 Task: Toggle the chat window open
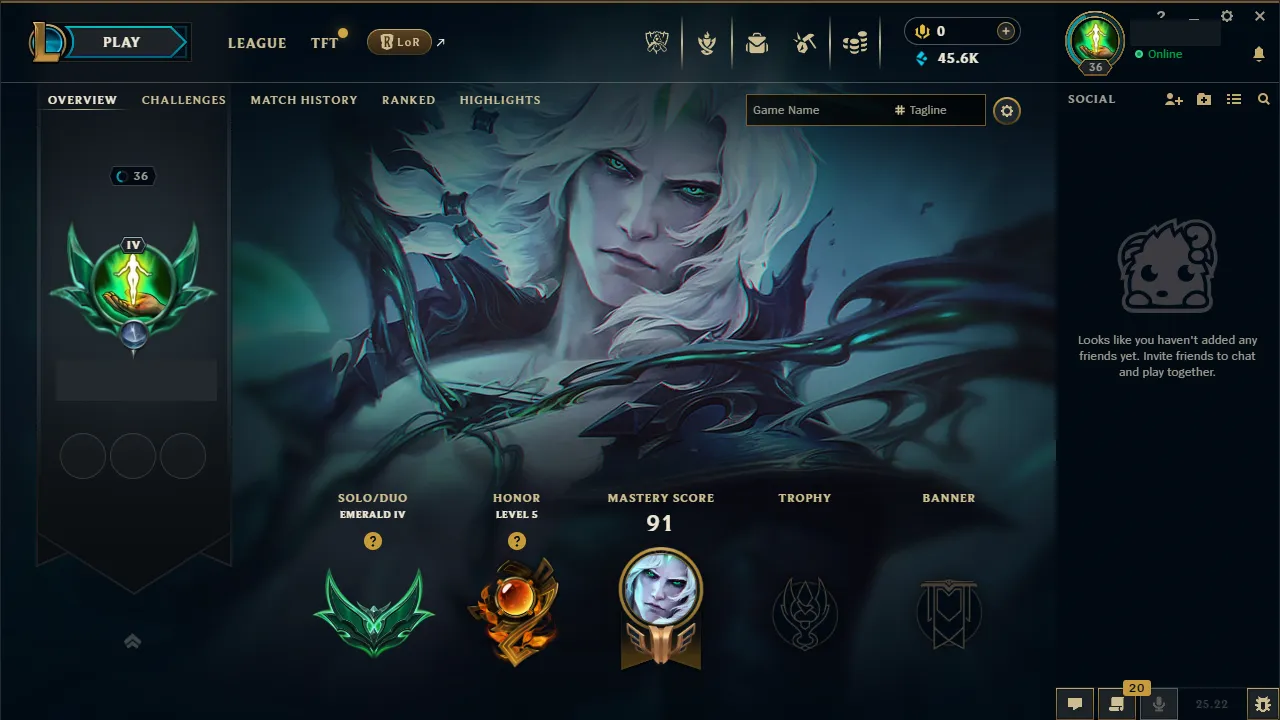[x=1074, y=703]
